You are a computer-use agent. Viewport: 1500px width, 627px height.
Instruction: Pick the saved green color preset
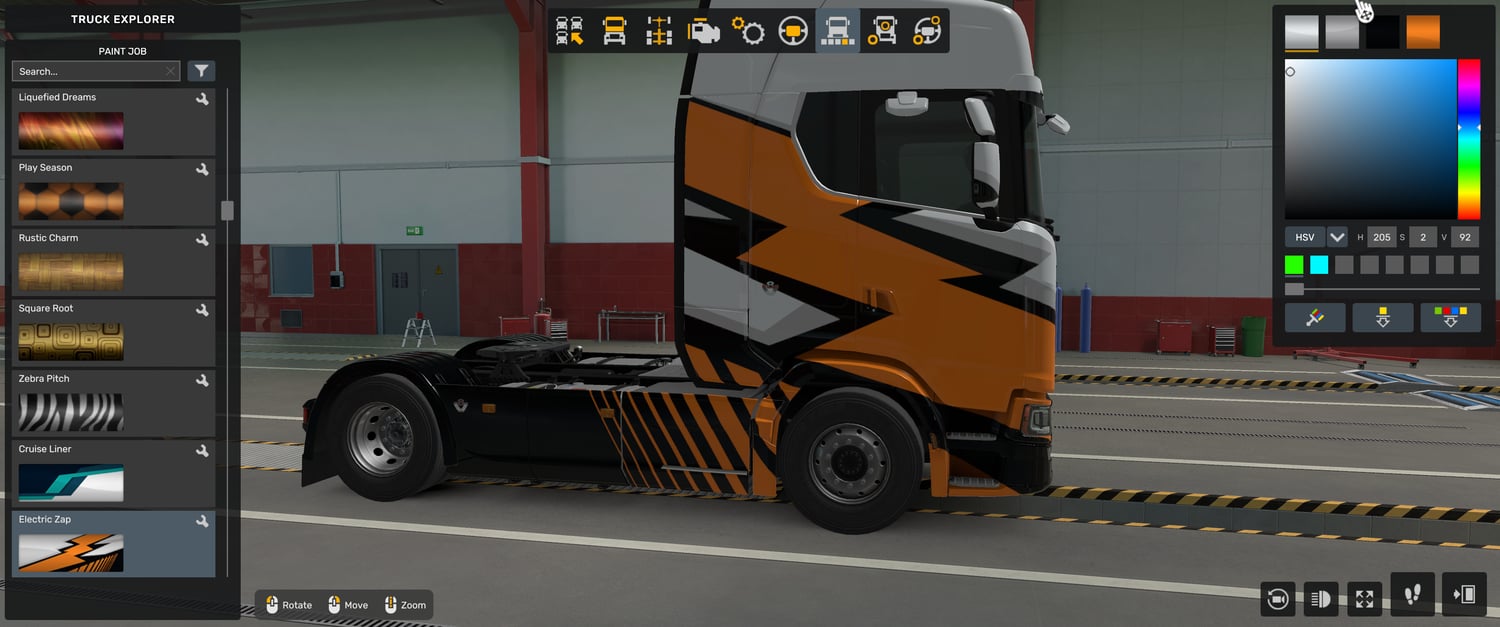pyautogui.click(x=1294, y=265)
